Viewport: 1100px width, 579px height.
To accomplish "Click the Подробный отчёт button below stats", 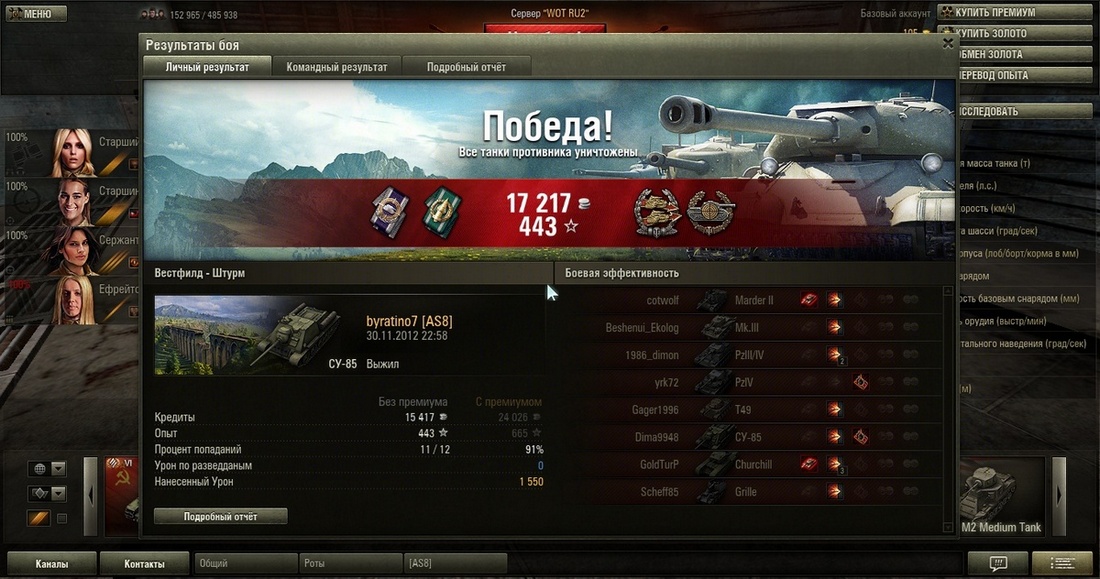I will coord(221,516).
